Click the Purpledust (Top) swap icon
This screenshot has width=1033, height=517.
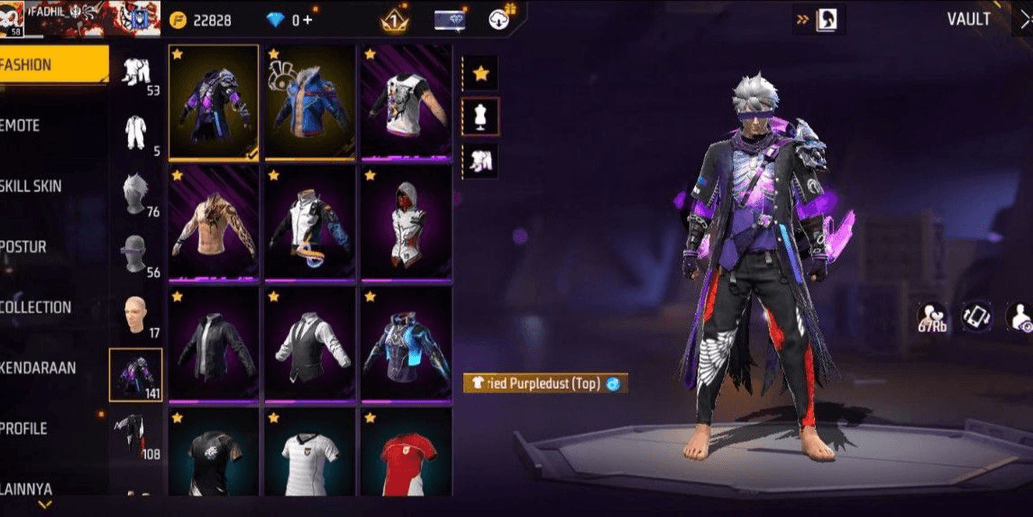[x=613, y=383]
